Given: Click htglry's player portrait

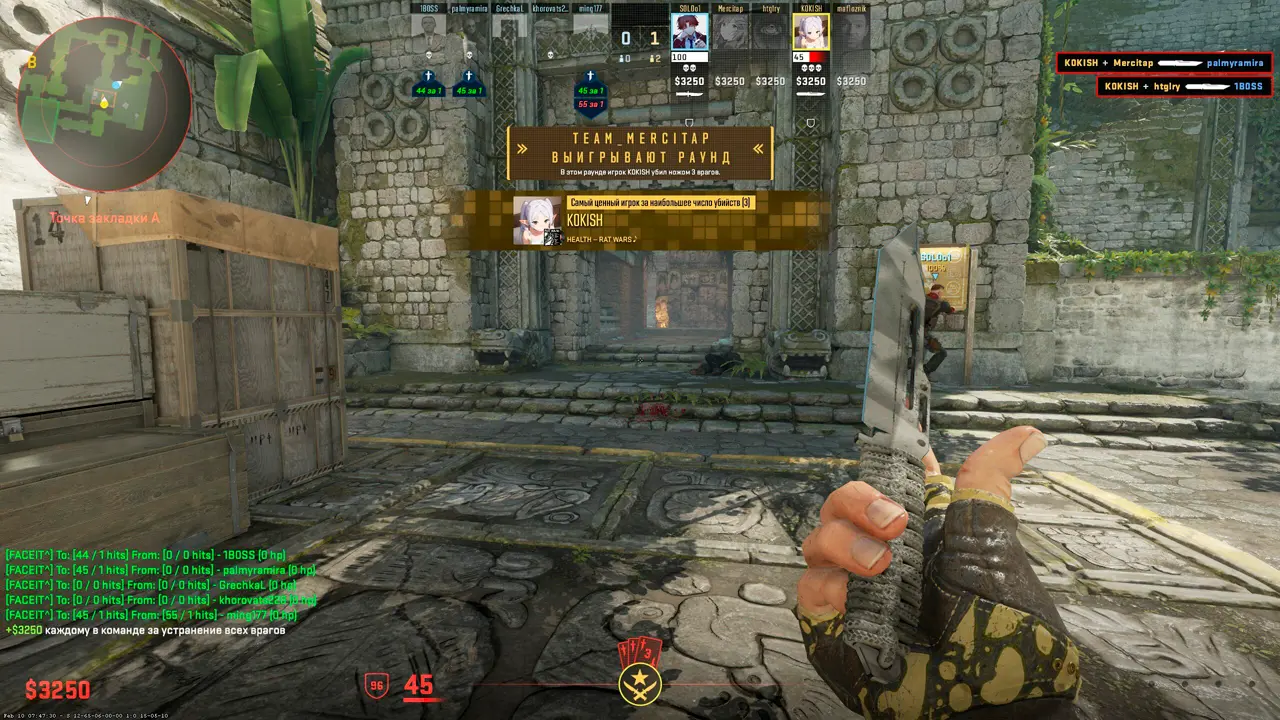Looking at the screenshot, I should 770,32.
